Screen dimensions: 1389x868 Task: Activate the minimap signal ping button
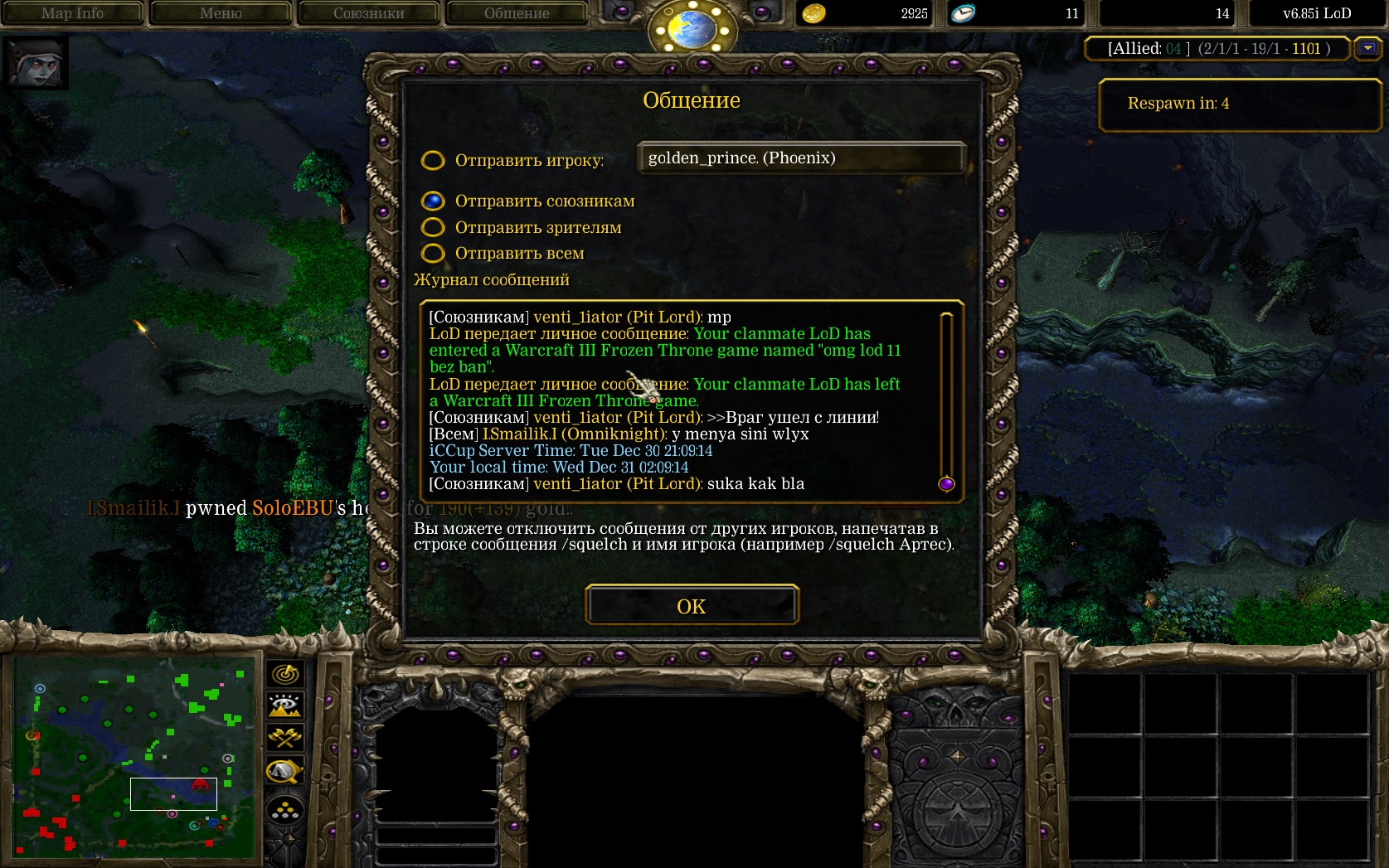tap(285, 674)
